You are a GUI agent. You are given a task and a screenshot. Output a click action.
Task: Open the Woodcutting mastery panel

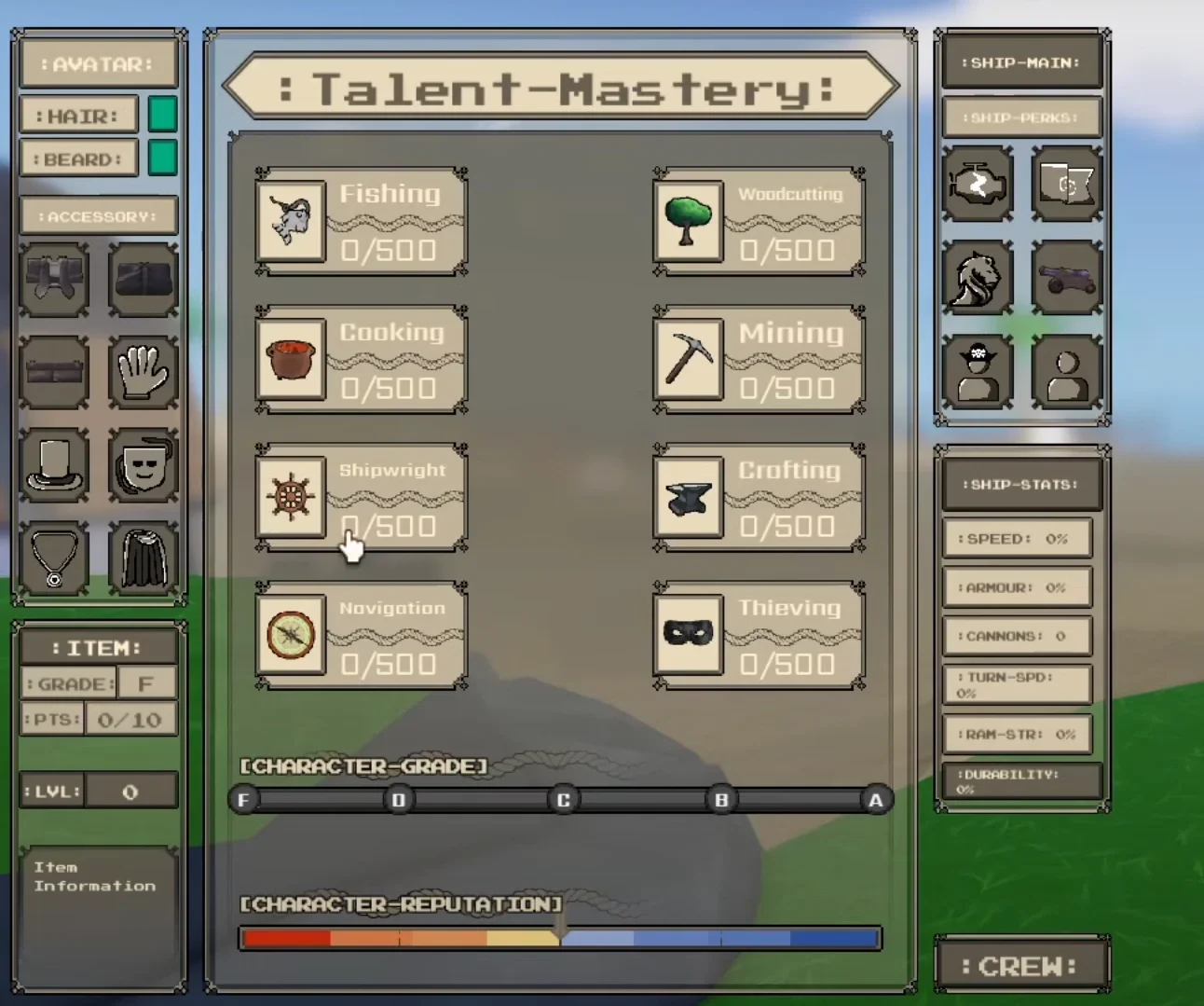[687, 222]
